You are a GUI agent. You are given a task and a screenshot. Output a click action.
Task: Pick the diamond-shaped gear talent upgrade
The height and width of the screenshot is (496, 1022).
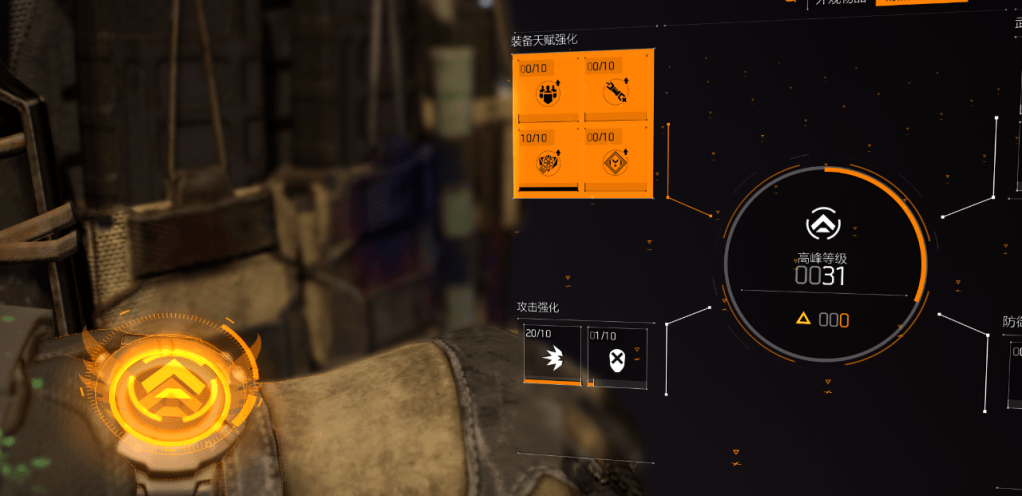(x=616, y=158)
